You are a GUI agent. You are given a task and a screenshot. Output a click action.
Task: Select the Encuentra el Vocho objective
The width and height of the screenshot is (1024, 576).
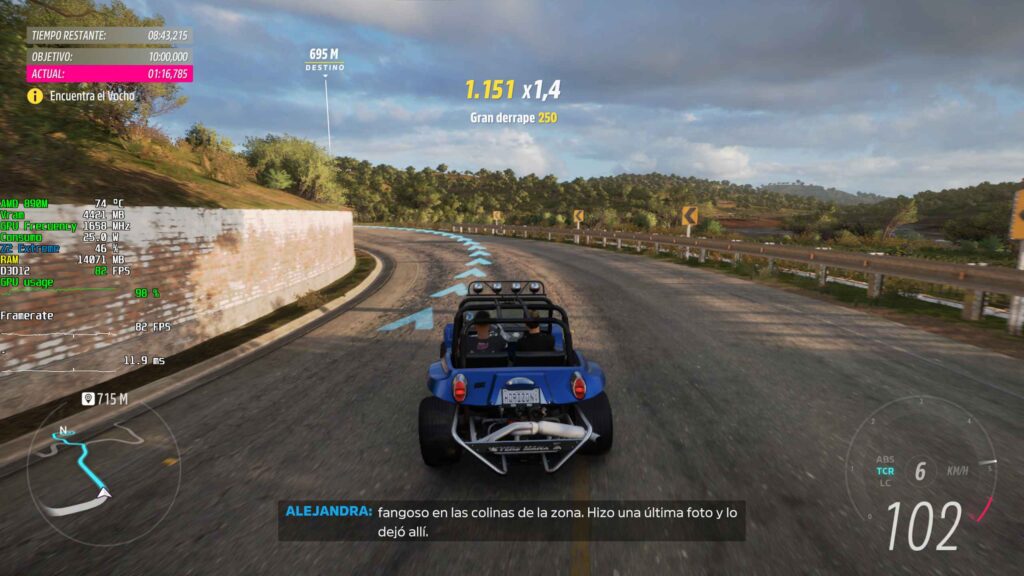coord(94,96)
